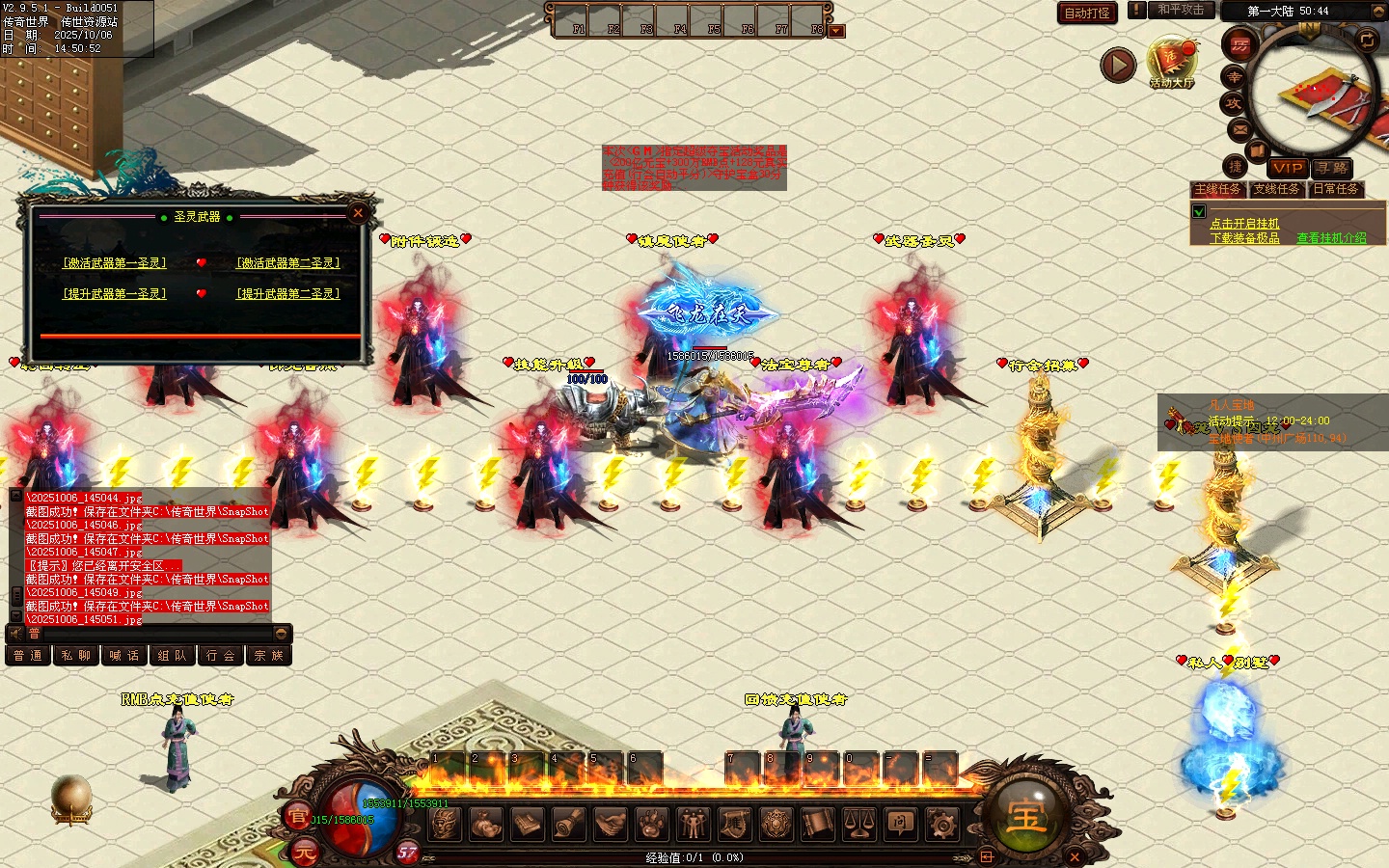Click the 点击开启挂机 link
1389x868 pixels.
tap(1244, 224)
